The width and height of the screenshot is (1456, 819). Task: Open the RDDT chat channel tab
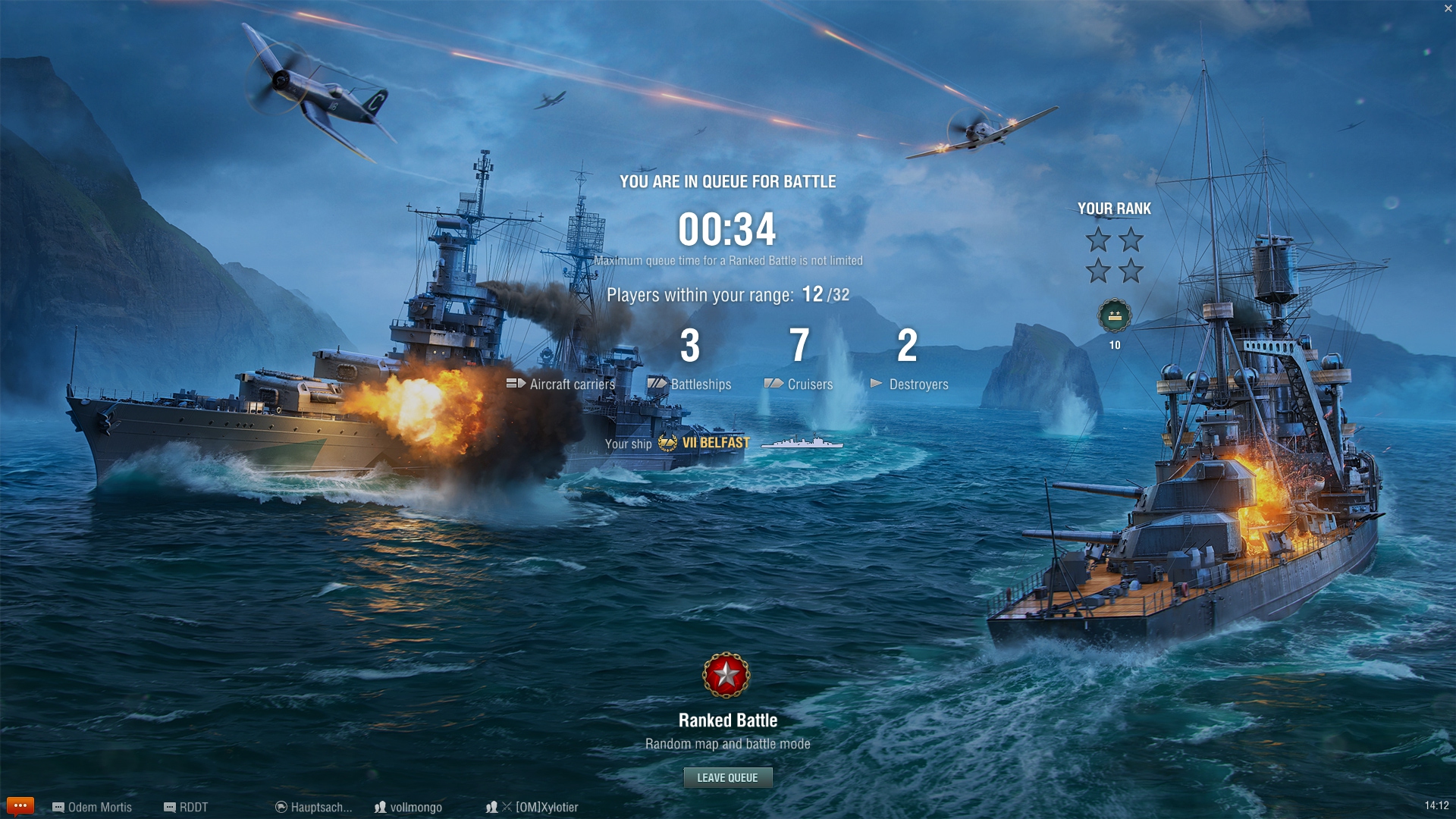(x=187, y=807)
